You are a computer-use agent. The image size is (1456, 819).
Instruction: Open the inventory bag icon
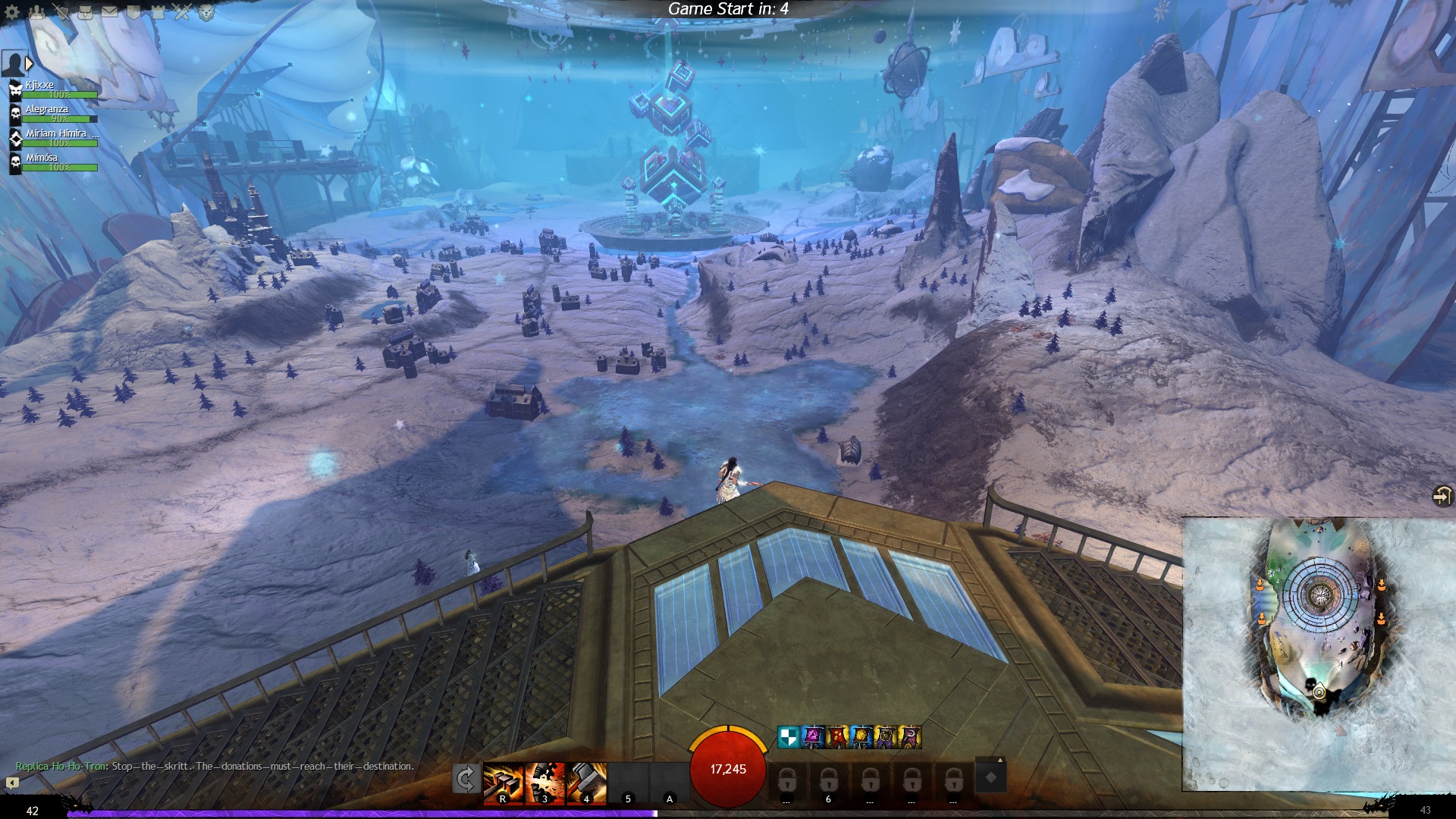point(86,12)
